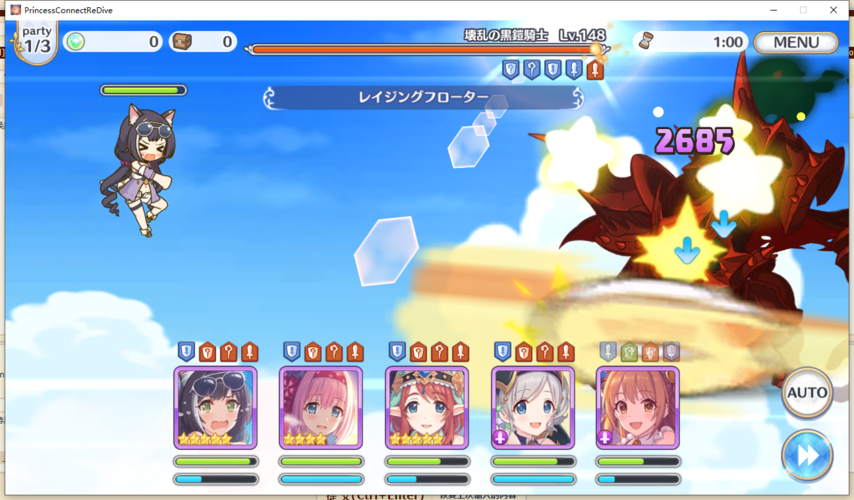Viewport: 854px width, 500px height.
Task: Select the black-haired cat girl with sunglasses portrait
Action: 215,408
